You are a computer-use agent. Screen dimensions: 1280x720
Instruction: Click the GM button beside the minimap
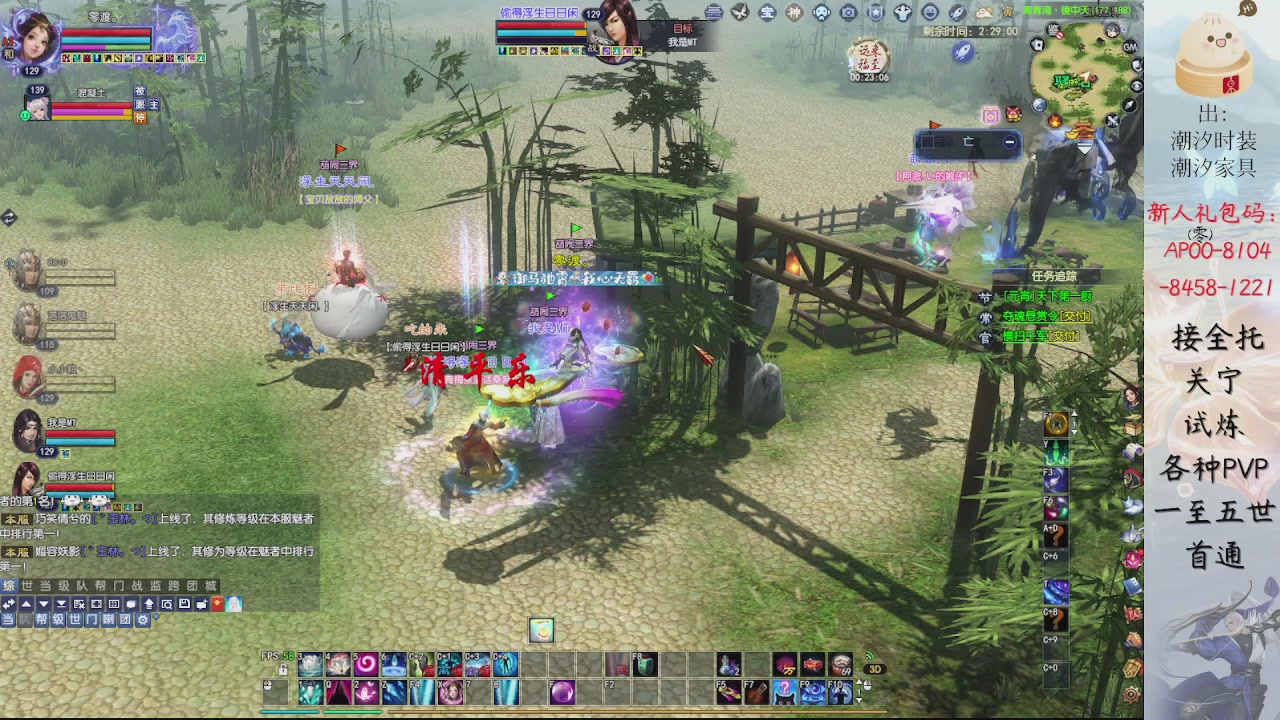pyautogui.click(x=1130, y=47)
